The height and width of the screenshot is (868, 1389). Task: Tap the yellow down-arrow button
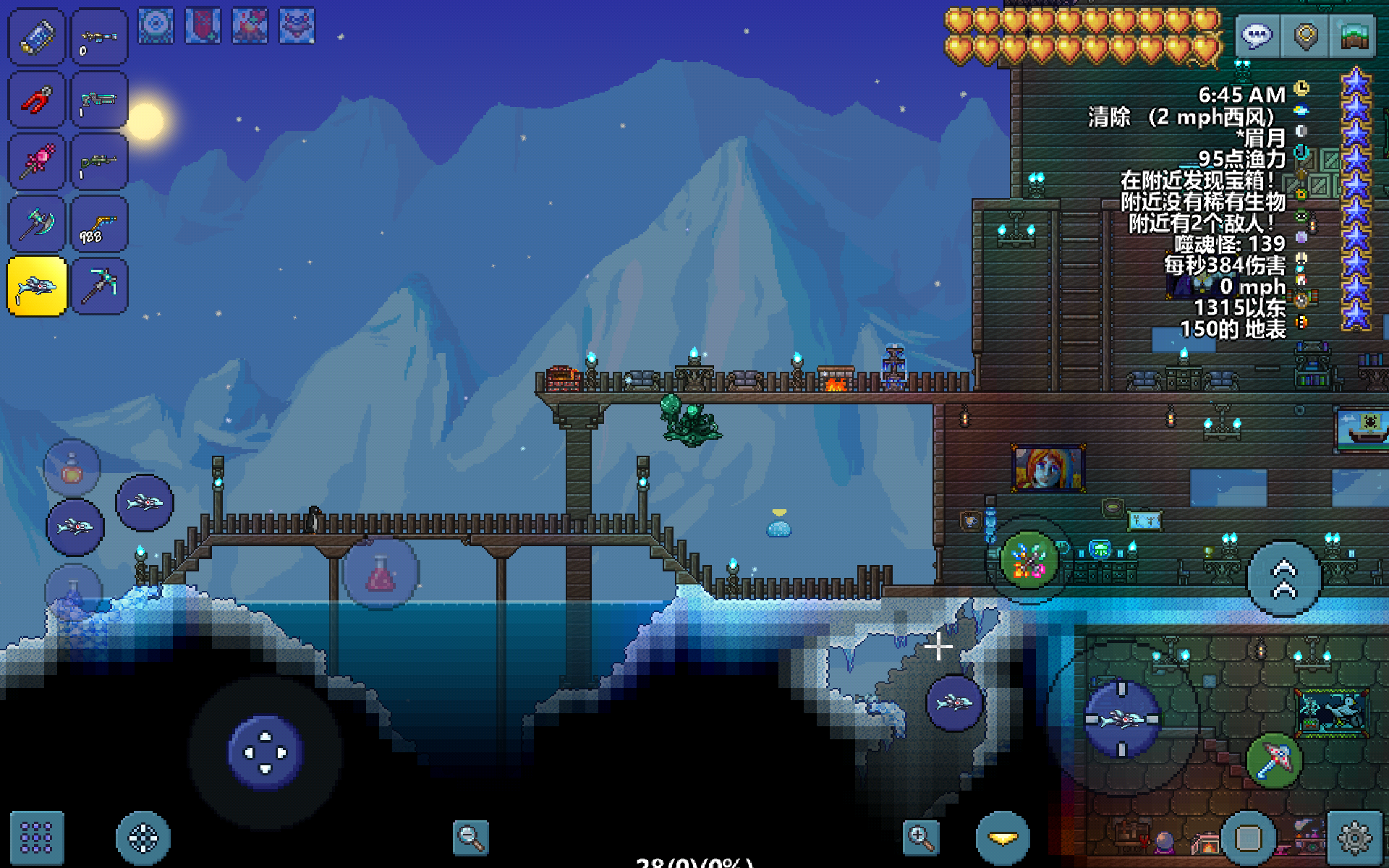click(x=1003, y=838)
